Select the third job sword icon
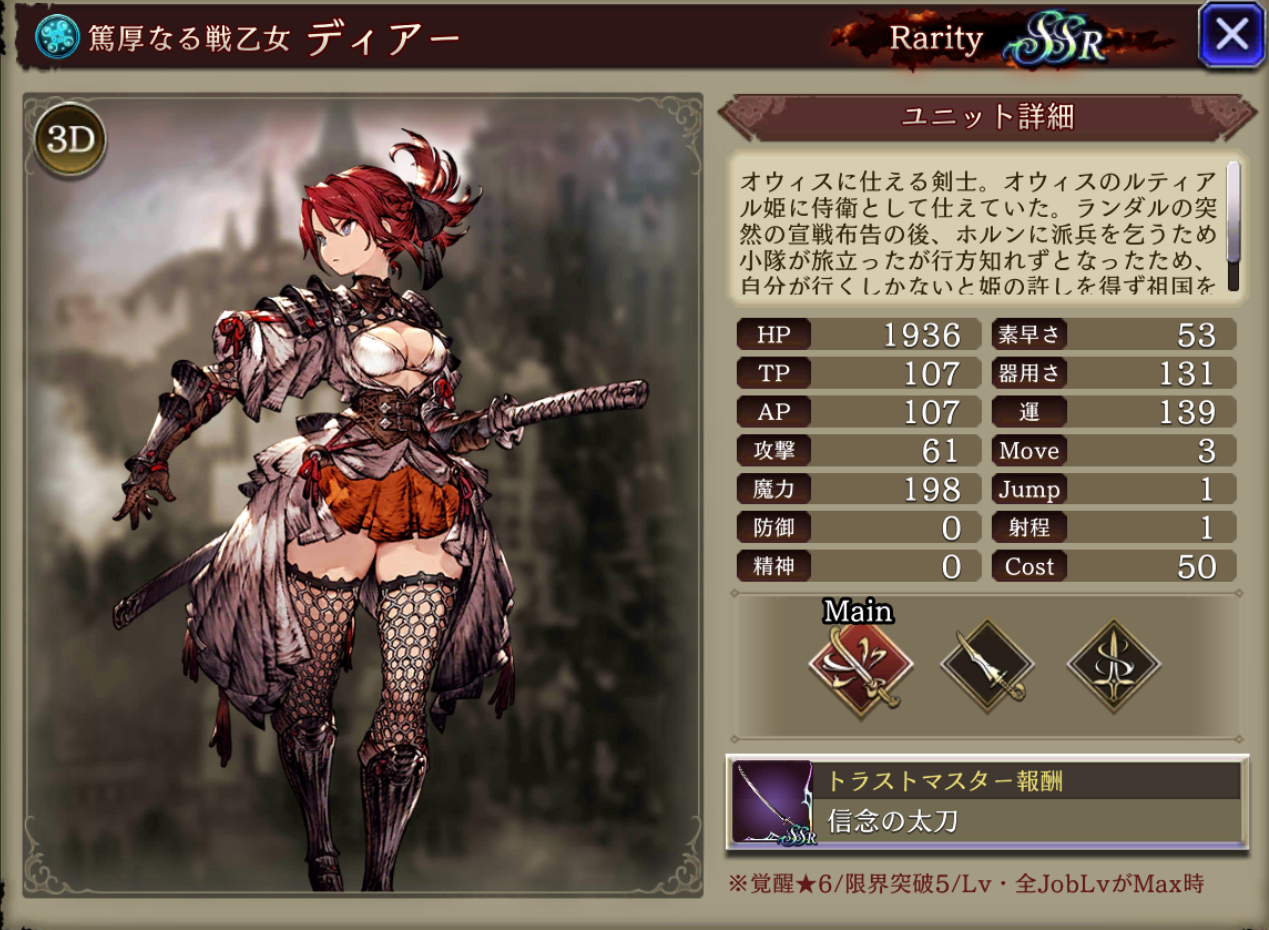This screenshot has height=930, width=1269. point(1113,667)
